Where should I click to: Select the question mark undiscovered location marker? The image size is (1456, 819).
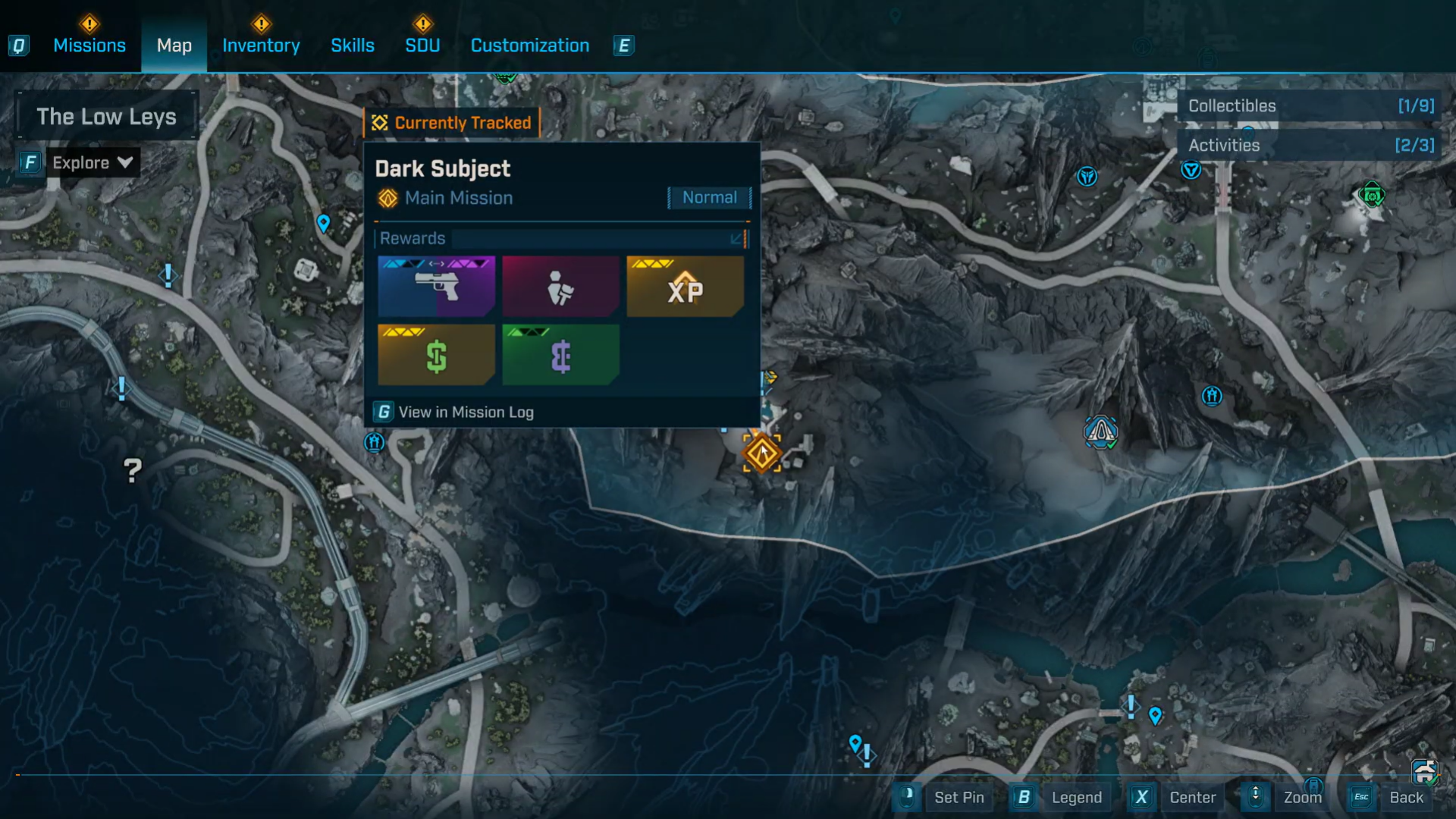(133, 471)
